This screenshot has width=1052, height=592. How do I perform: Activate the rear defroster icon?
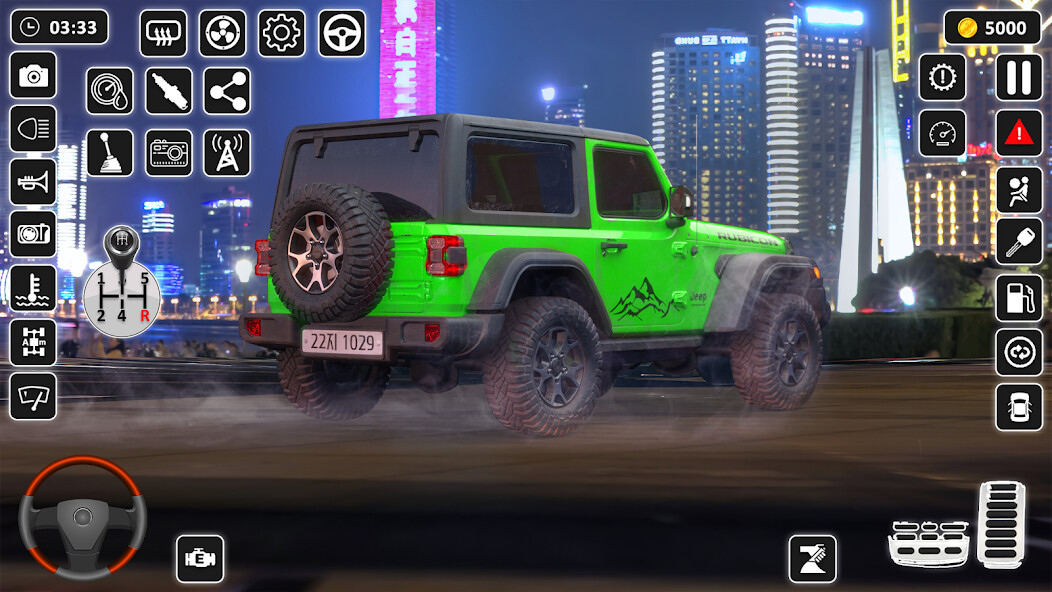tap(162, 33)
